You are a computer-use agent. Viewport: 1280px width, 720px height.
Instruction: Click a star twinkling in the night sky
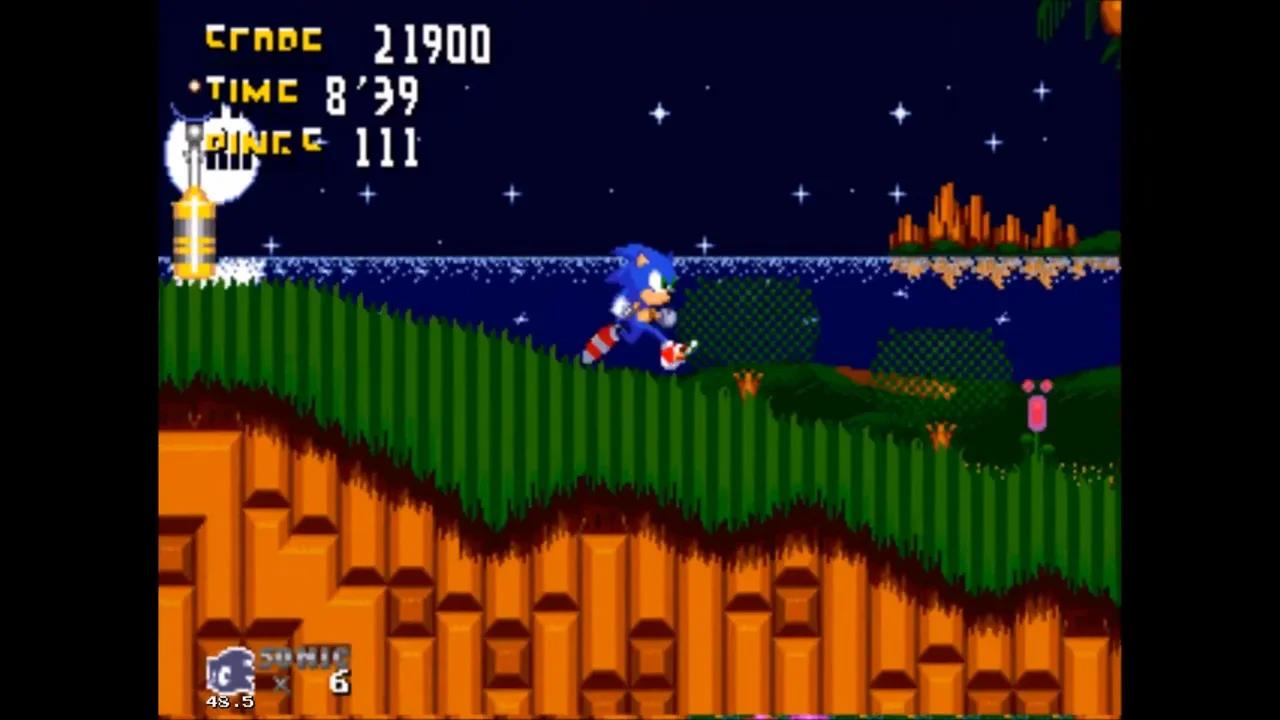click(x=659, y=114)
